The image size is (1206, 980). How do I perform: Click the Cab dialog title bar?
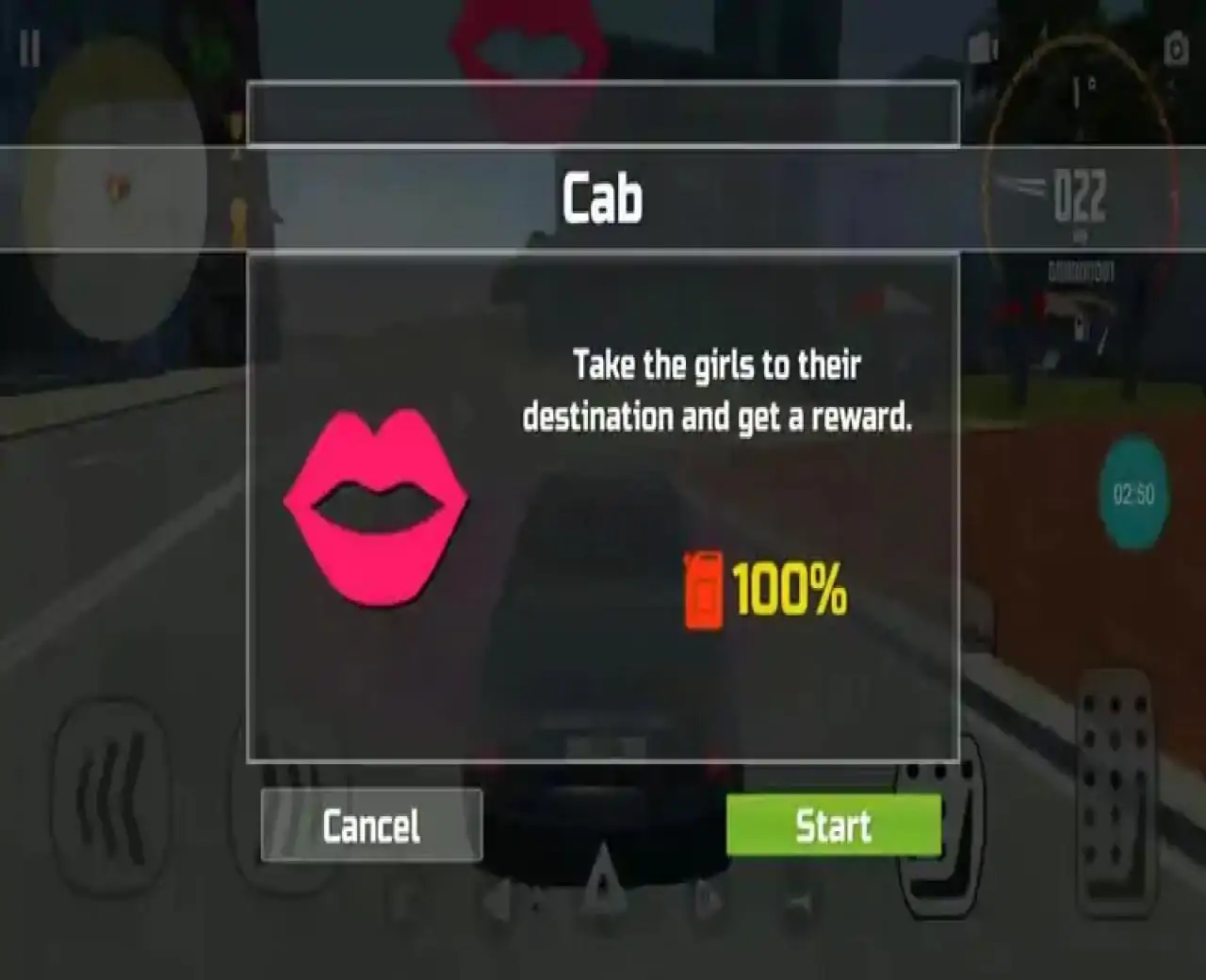[603, 198]
